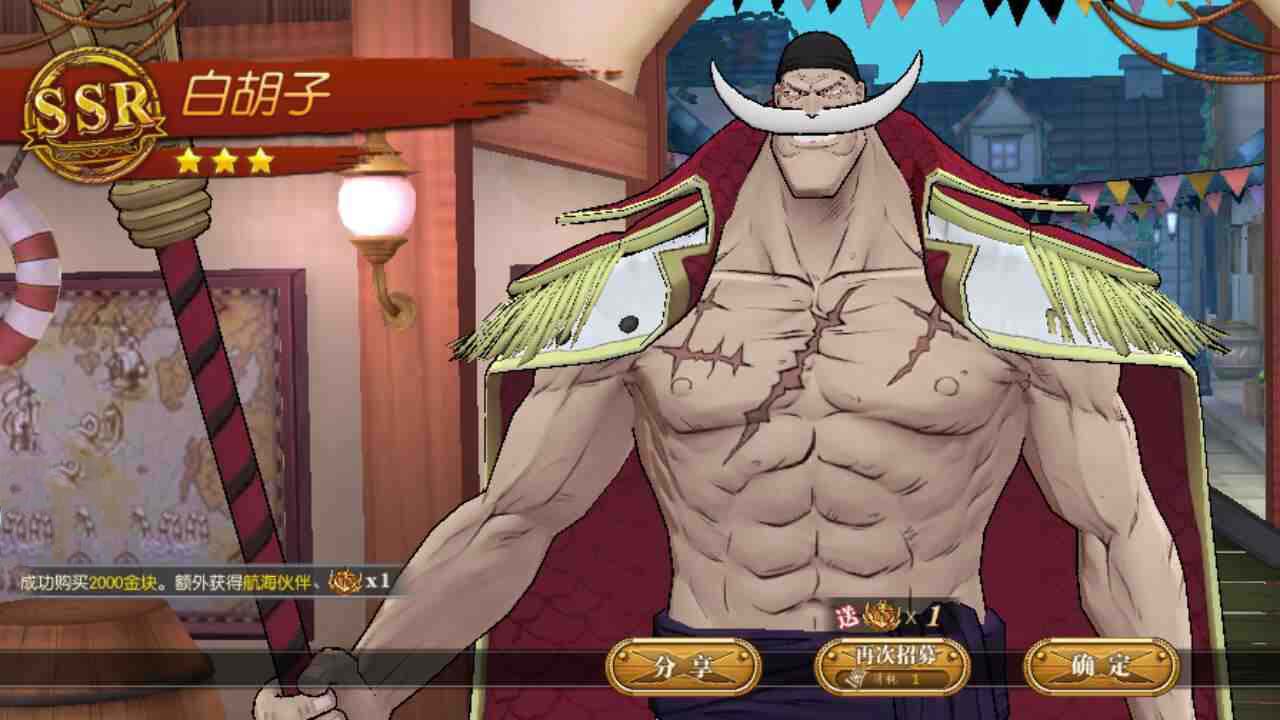
Task: Tap the gift coin icon beside 送
Action: click(880, 613)
